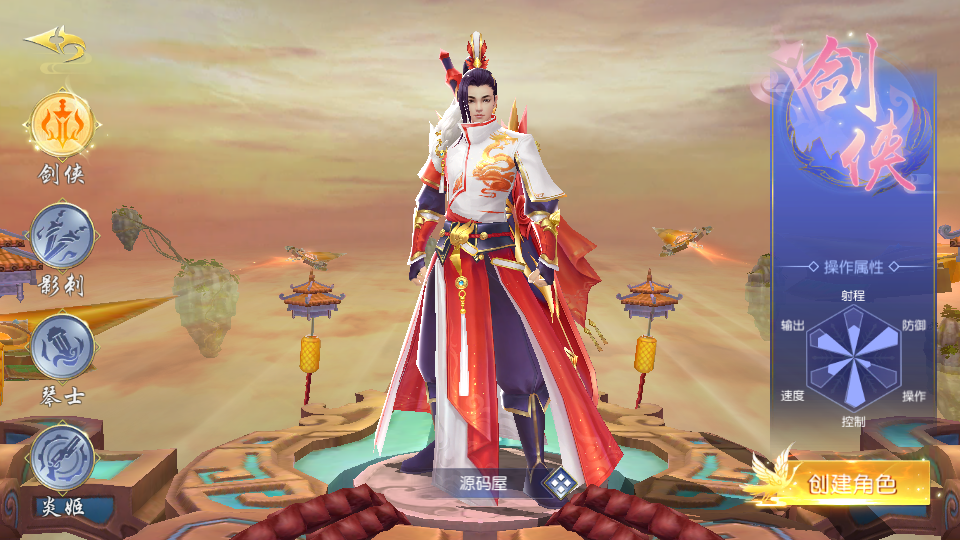Click the 创建角色 create character button
This screenshot has width=960, height=540.
click(x=850, y=484)
